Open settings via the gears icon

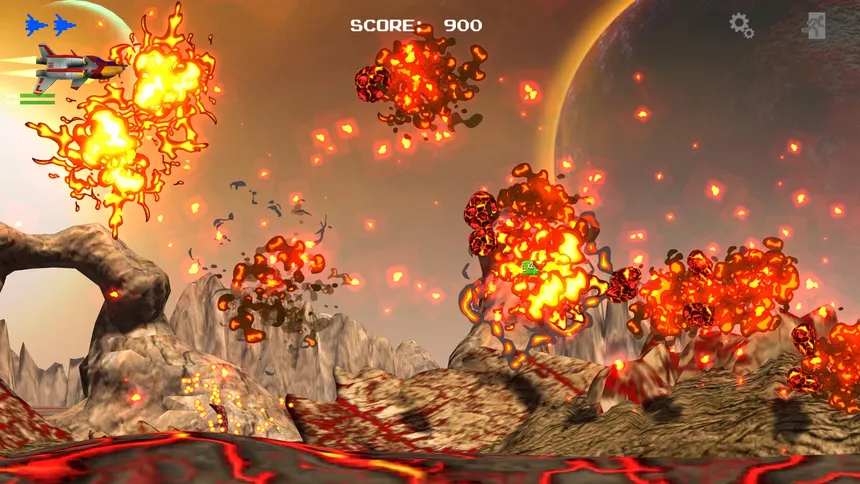pyautogui.click(x=741, y=25)
